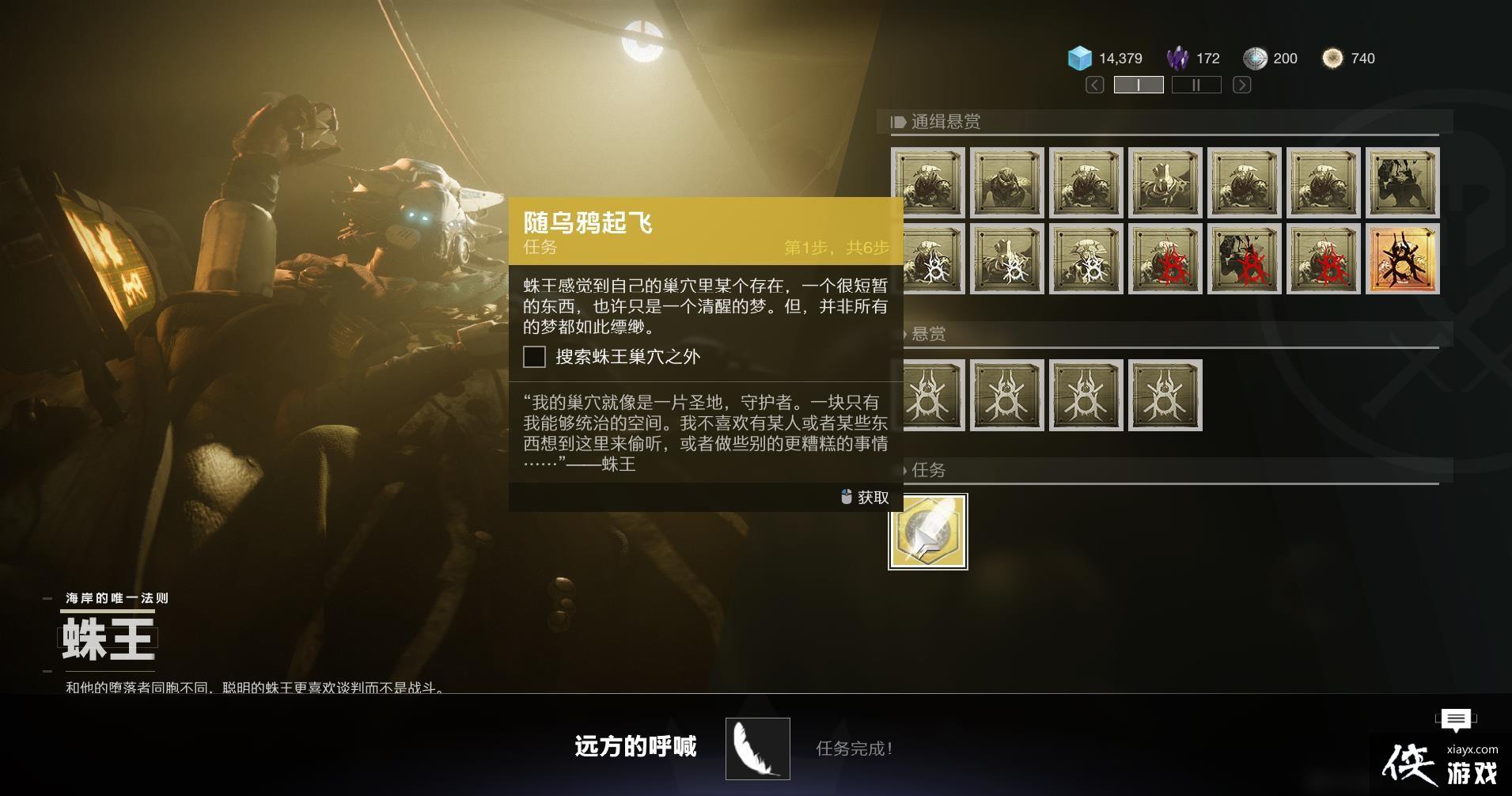Select the orange-highlighted wanted bounty
1512x796 pixels.
1402,259
